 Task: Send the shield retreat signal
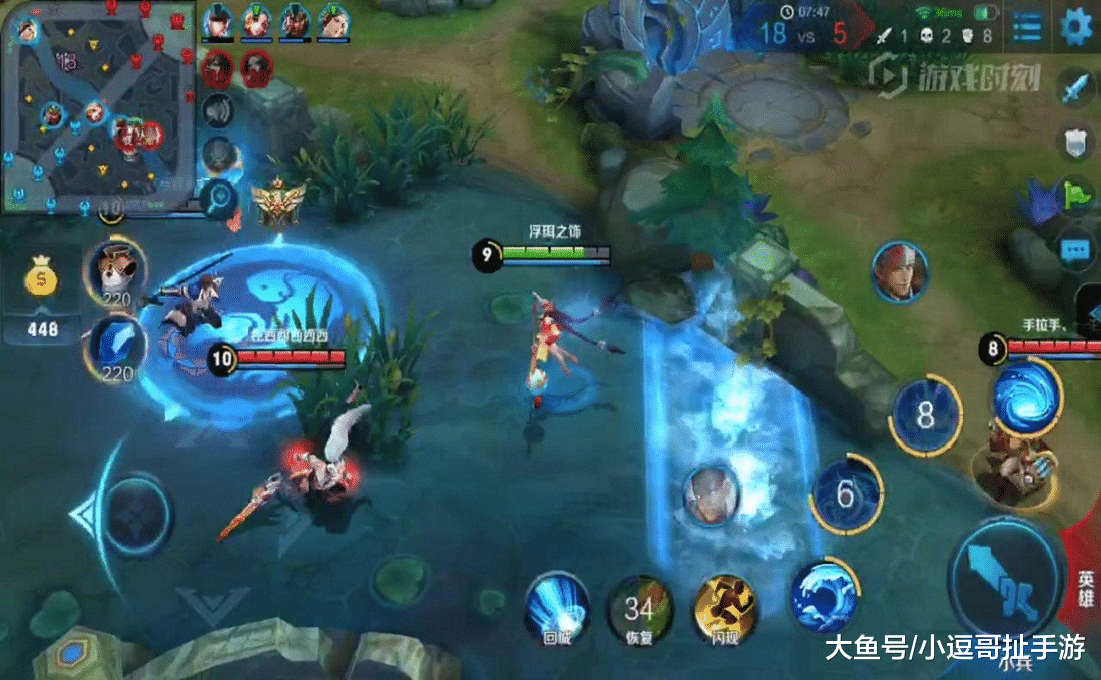pyautogui.click(x=1075, y=142)
